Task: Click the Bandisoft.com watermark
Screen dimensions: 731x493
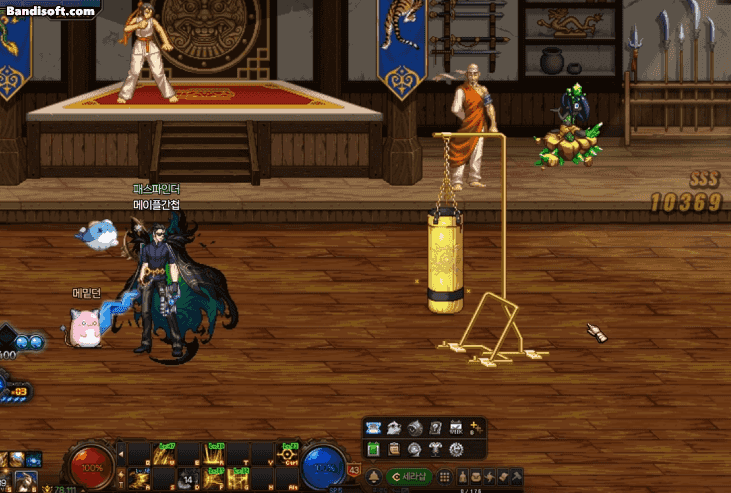Action: pyautogui.click(x=50, y=11)
